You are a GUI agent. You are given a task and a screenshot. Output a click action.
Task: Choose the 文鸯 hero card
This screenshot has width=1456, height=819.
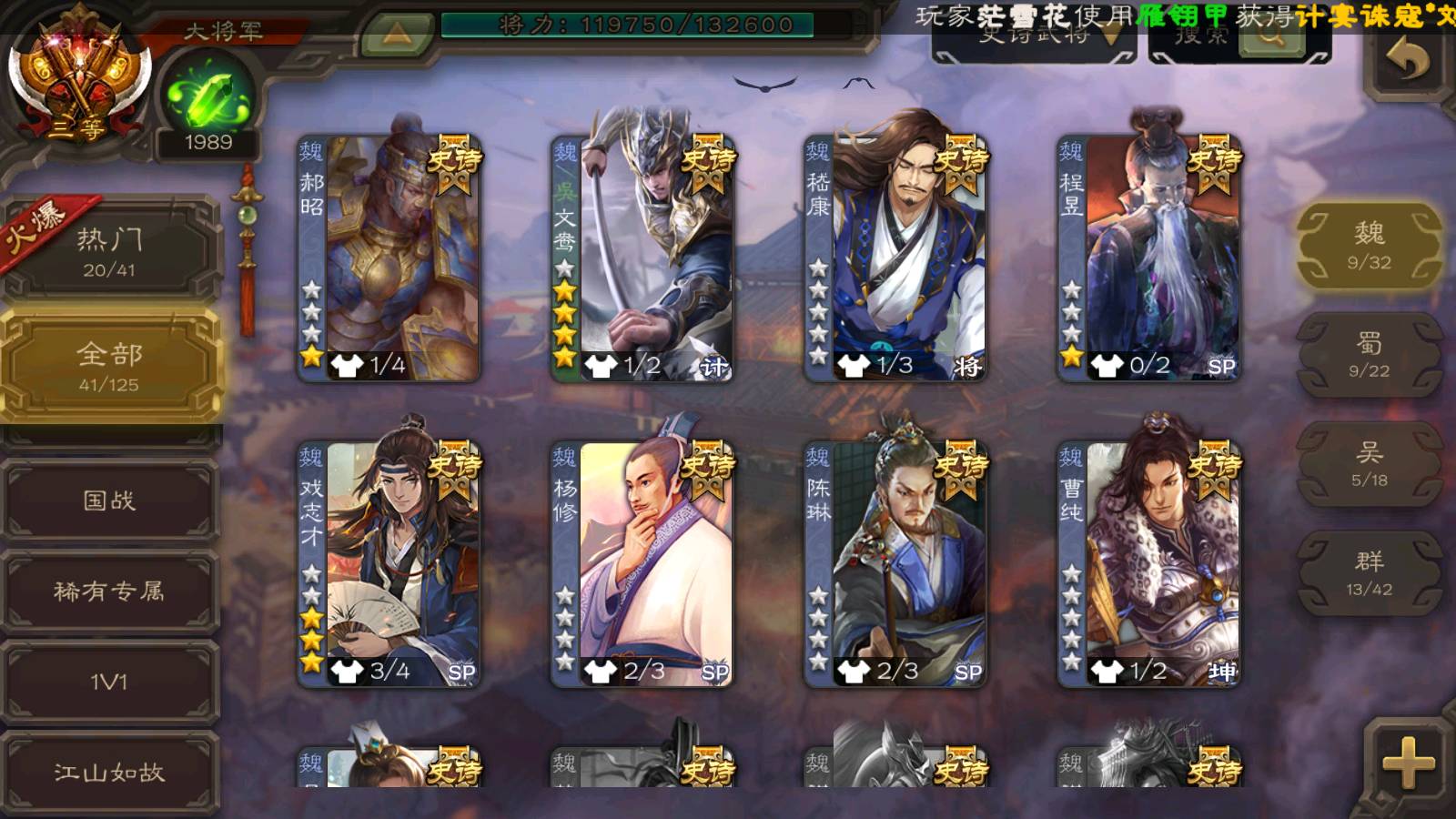click(x=642, y=258)
